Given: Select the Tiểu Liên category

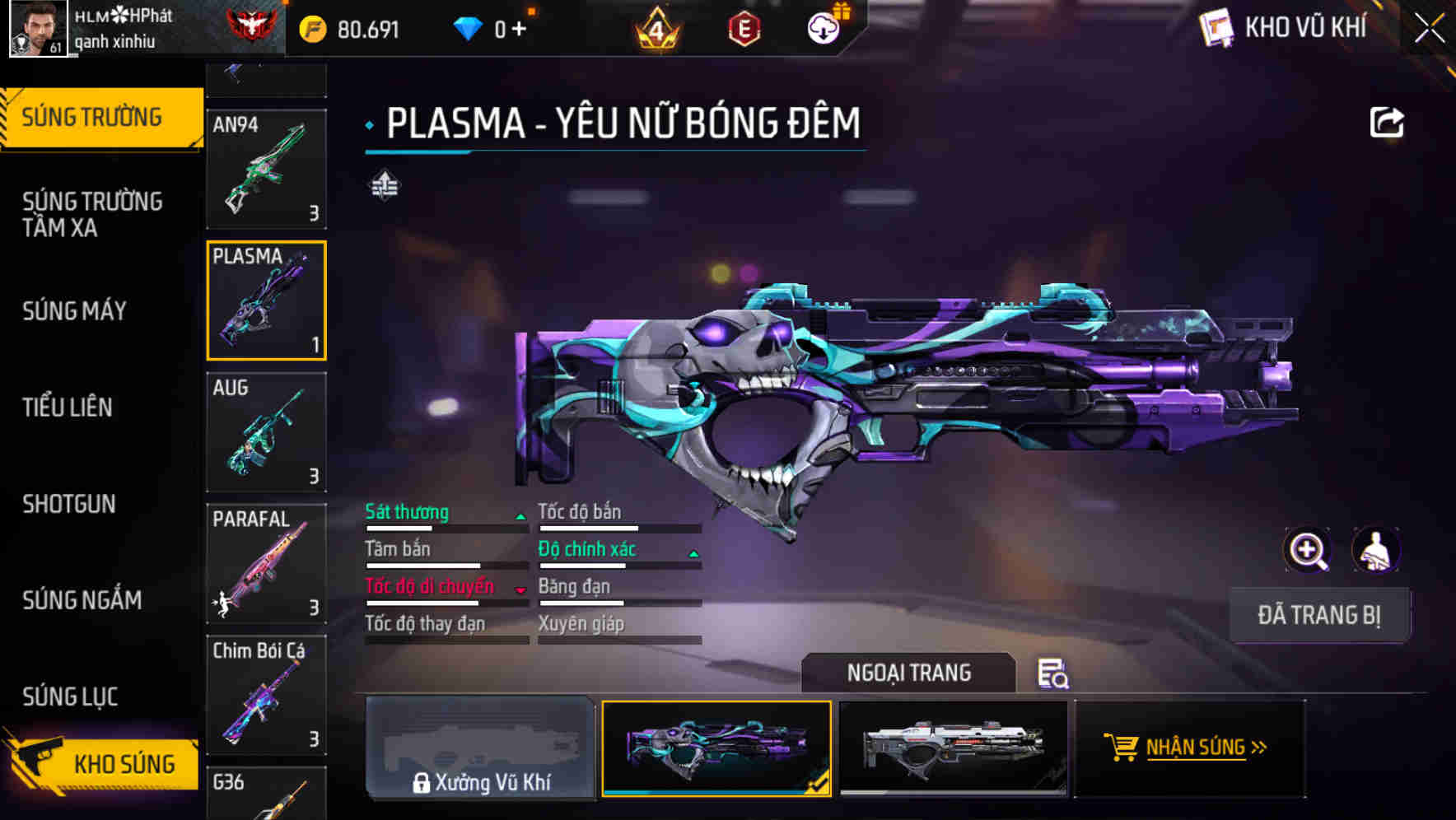Looking at the screenshot, I should 68,408.
